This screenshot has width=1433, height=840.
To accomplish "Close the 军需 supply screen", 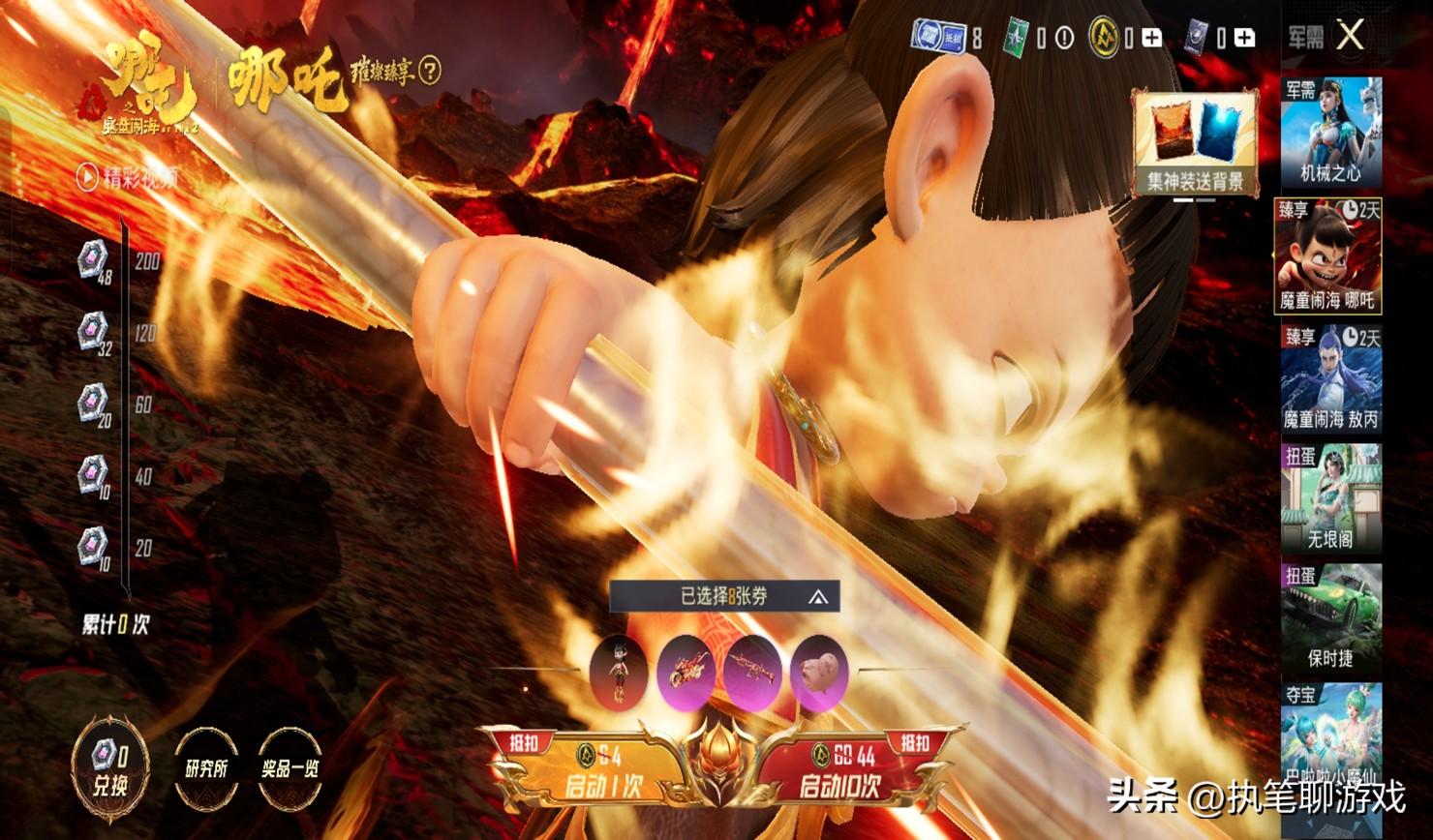I will pyautogui.click(x=1349, y=37).
